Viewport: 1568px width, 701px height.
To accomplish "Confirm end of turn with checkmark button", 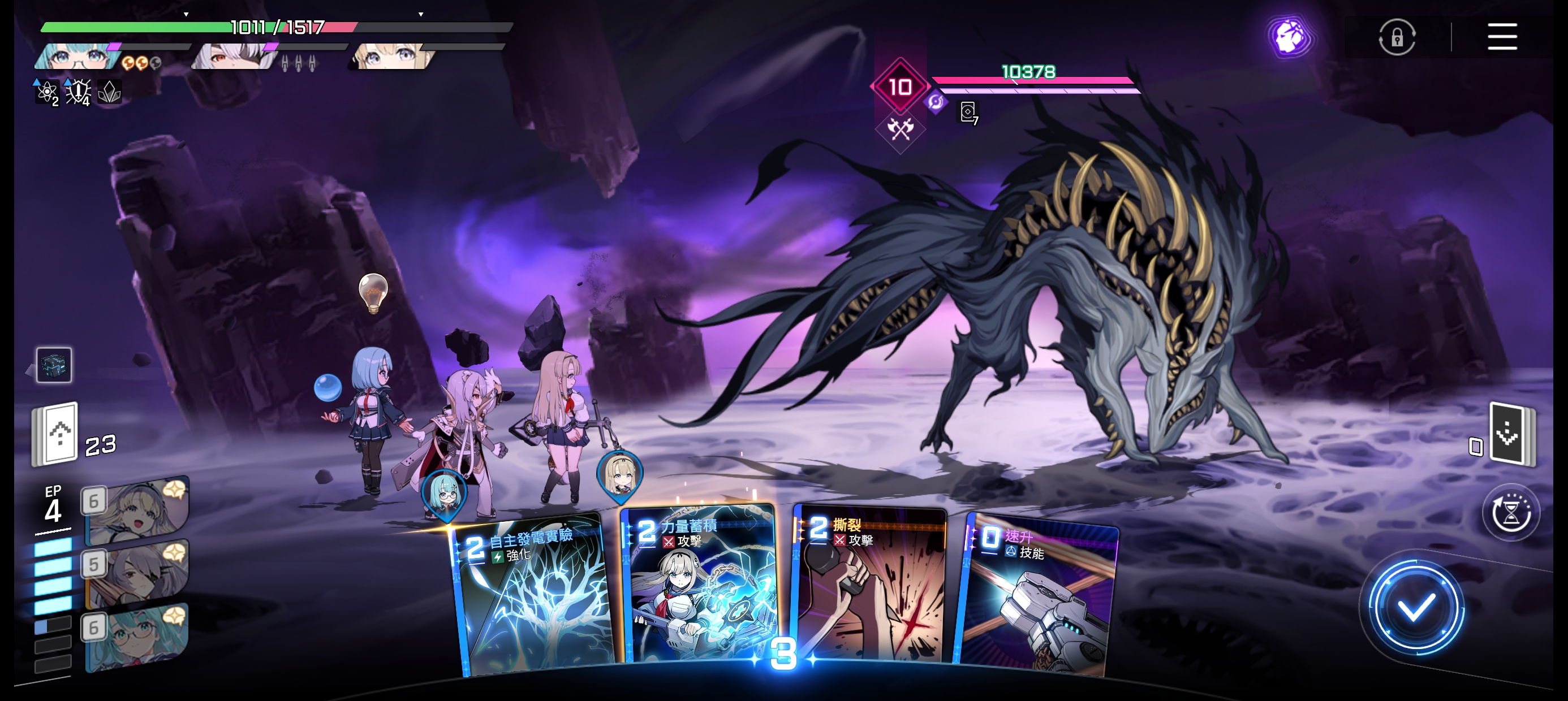I will click(x=1416, y=608).
